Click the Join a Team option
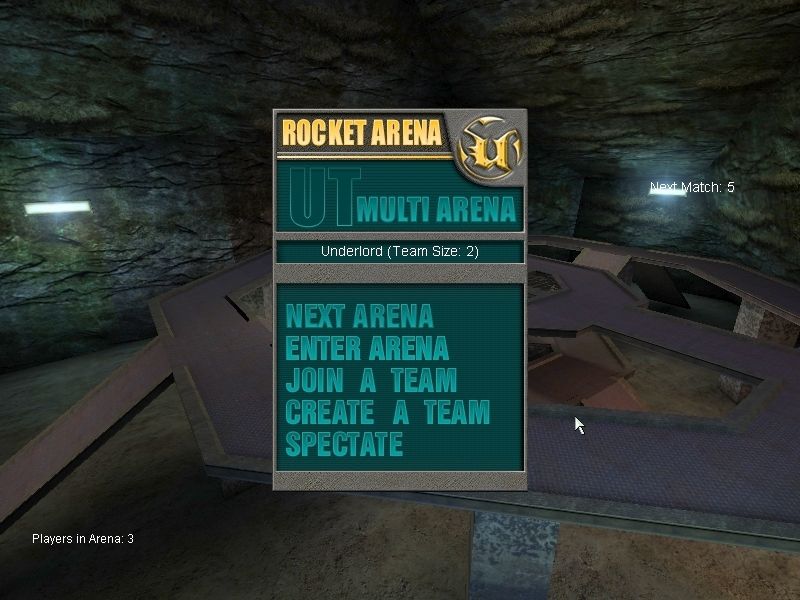This screenshot has height=600, width=800. pyautogui.click(x=371, y=381)
